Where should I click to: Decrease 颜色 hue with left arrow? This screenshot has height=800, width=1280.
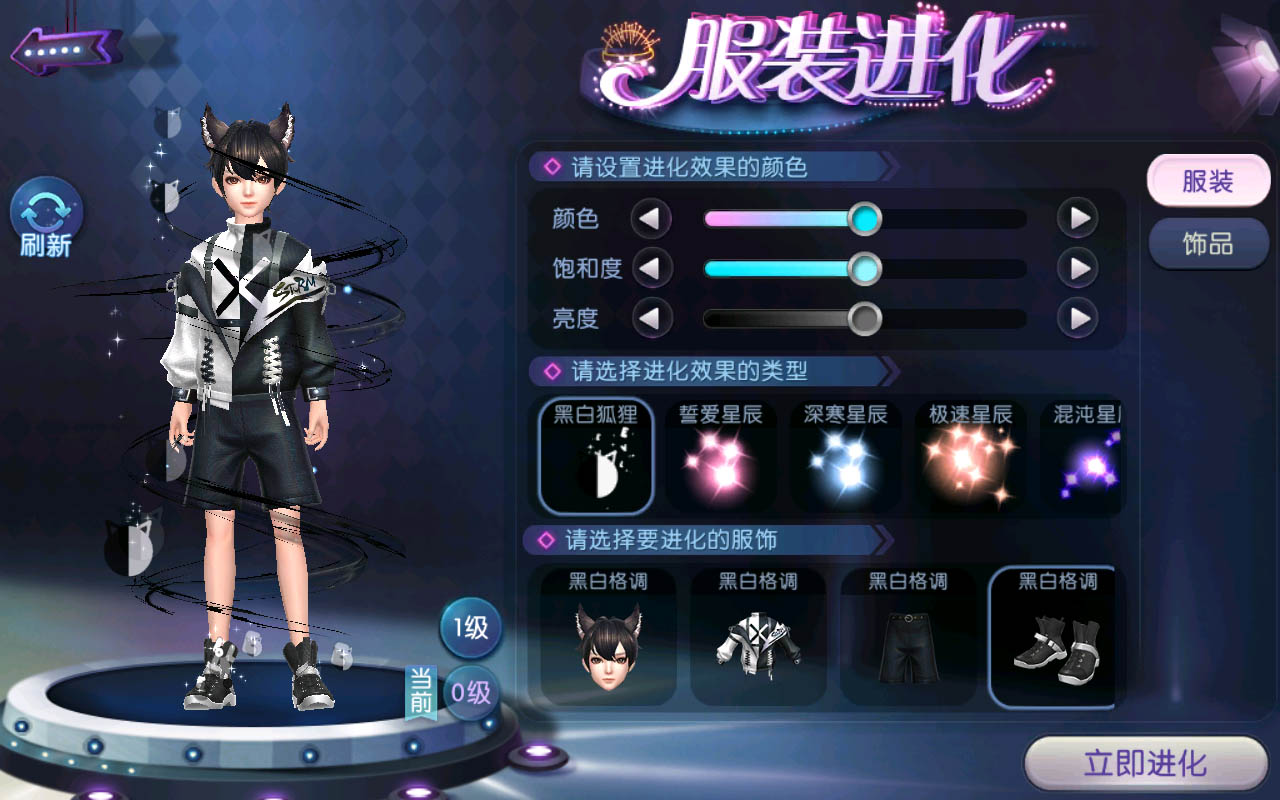(x=651, y=218)
